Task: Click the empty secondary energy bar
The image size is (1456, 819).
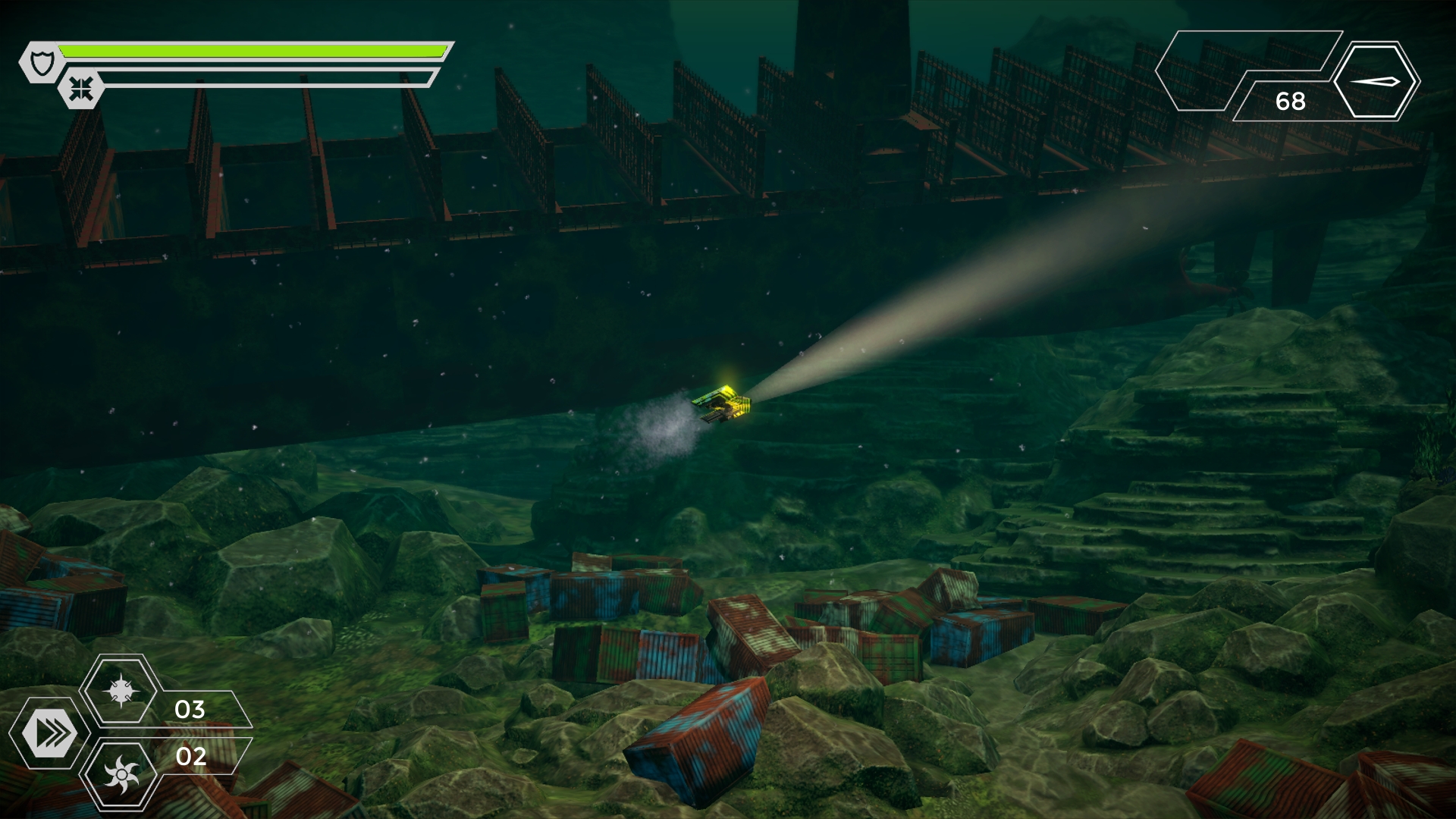Action: 265,77
